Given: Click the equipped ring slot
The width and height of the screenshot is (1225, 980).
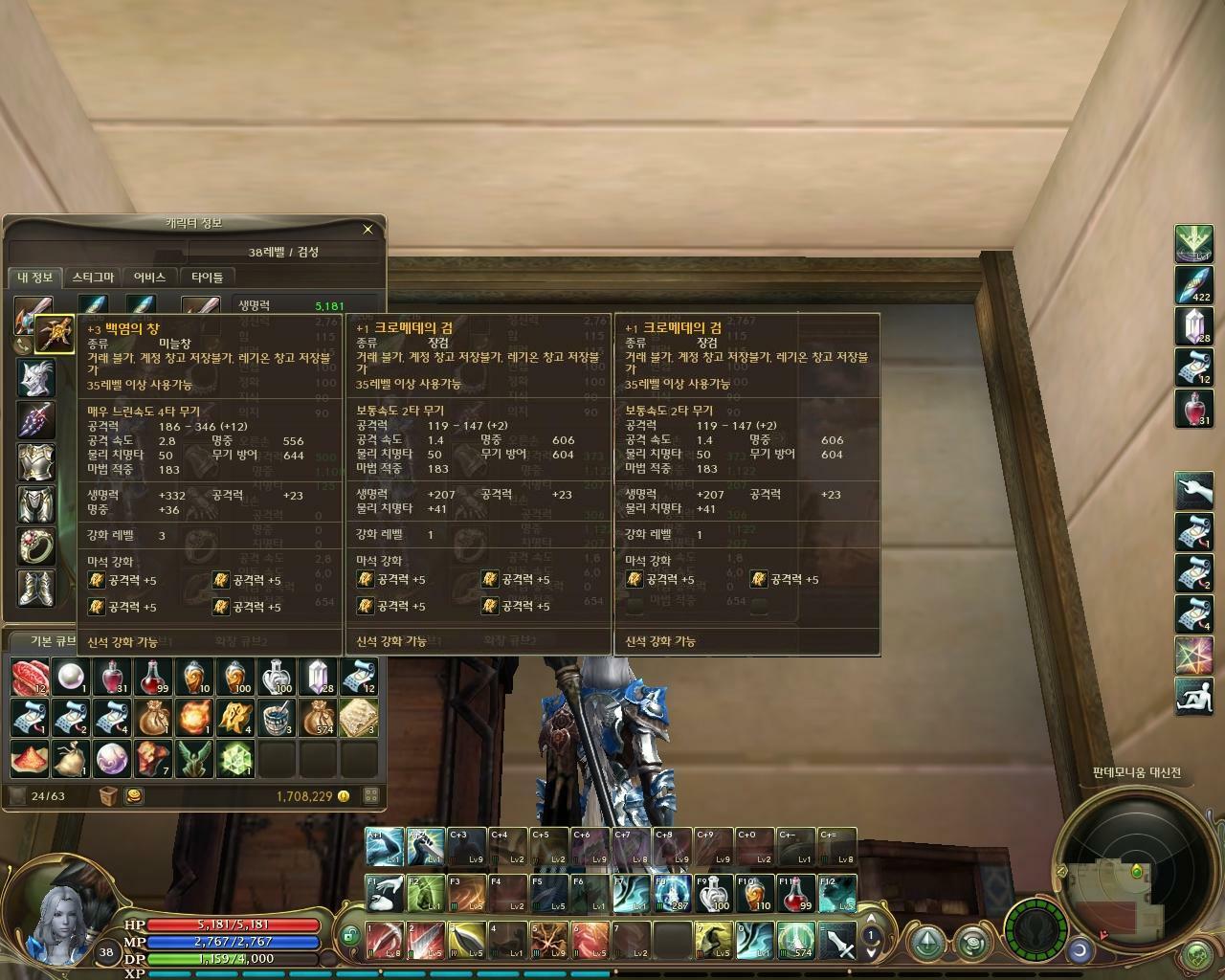Looking at the screenshot, I should click(x=35, y=546).
